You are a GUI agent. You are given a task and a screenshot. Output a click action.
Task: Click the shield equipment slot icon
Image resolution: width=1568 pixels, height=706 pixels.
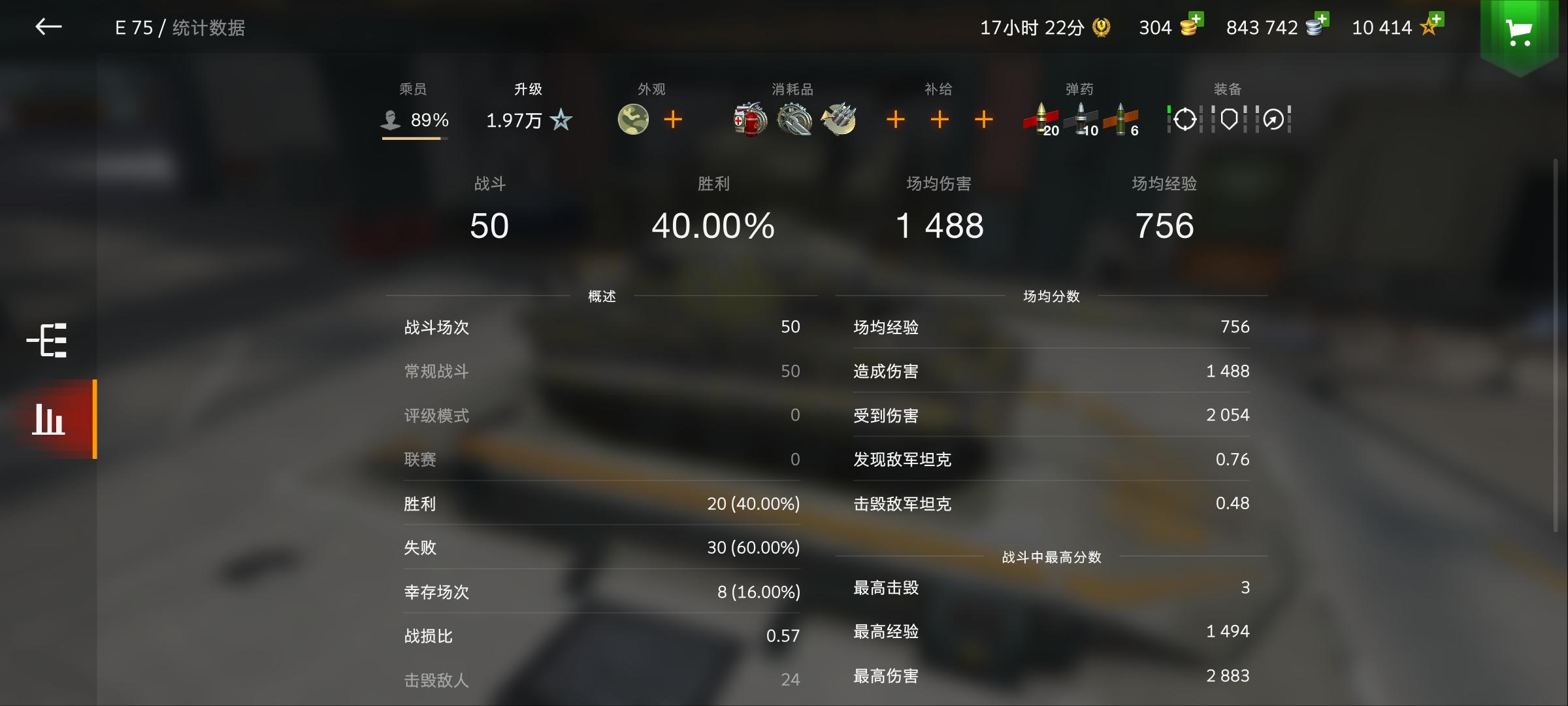click(x=1228, y=119)
